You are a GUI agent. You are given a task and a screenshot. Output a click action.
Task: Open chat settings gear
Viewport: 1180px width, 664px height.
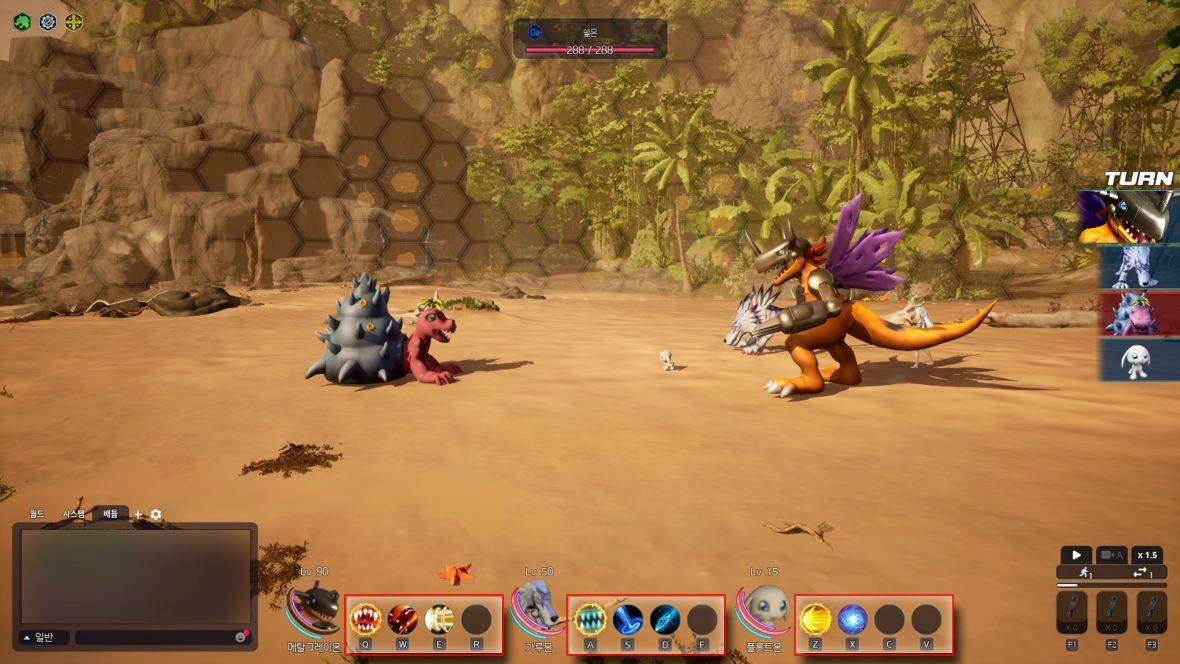click(x=156, y=514)
